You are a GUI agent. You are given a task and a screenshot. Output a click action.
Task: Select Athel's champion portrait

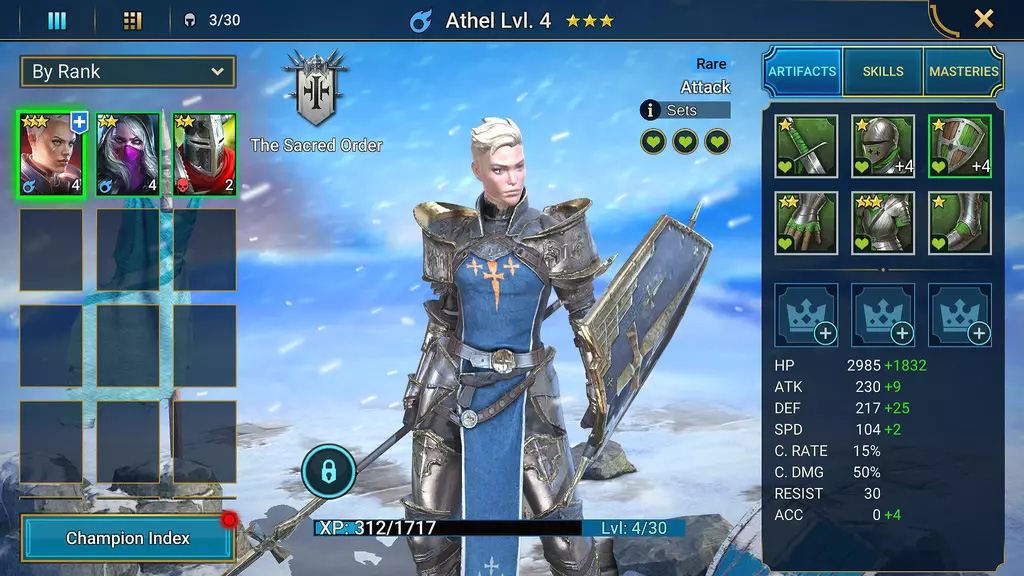(x=52, y=153)
